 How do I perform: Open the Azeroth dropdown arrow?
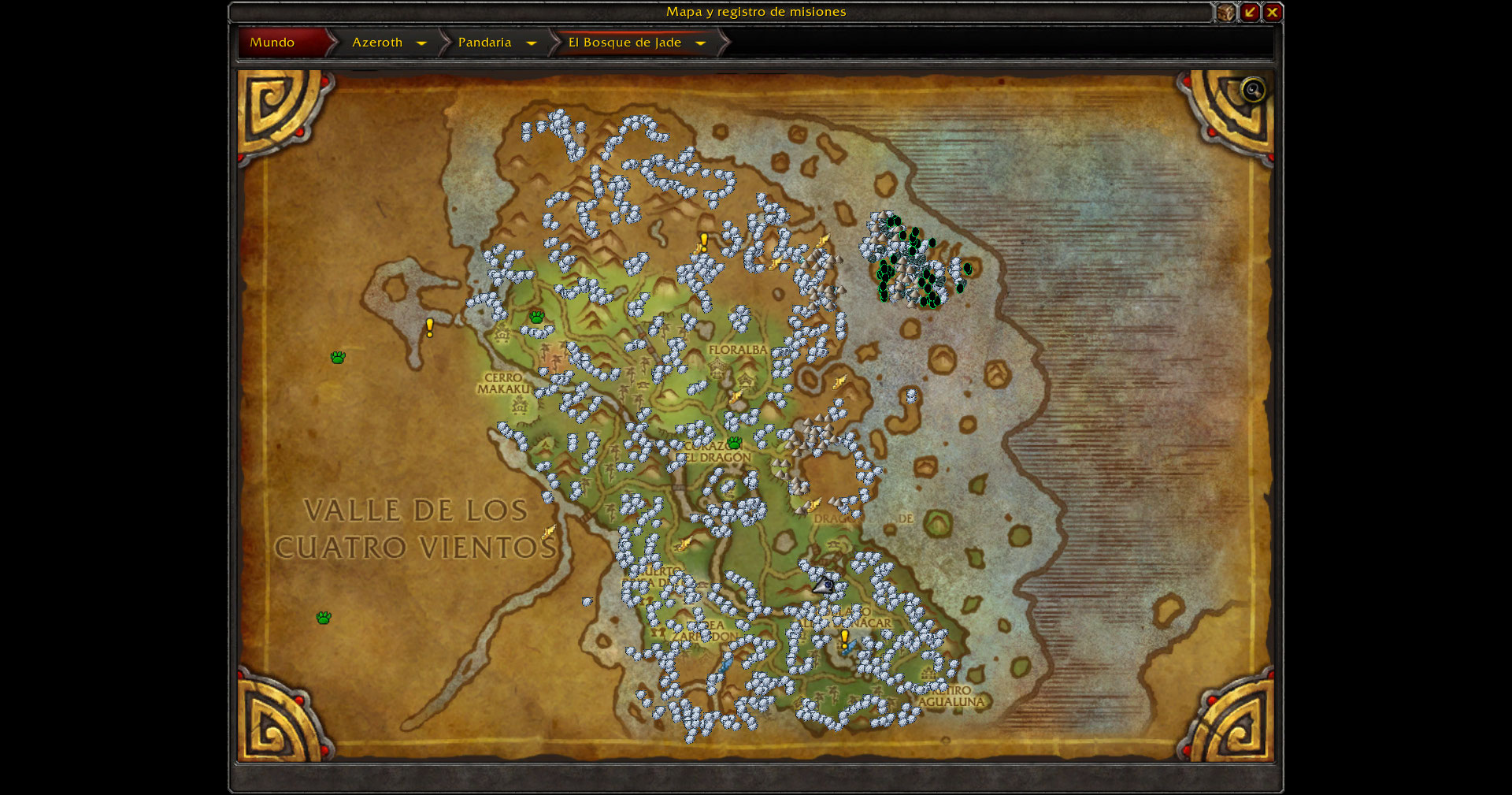point(422,43)
